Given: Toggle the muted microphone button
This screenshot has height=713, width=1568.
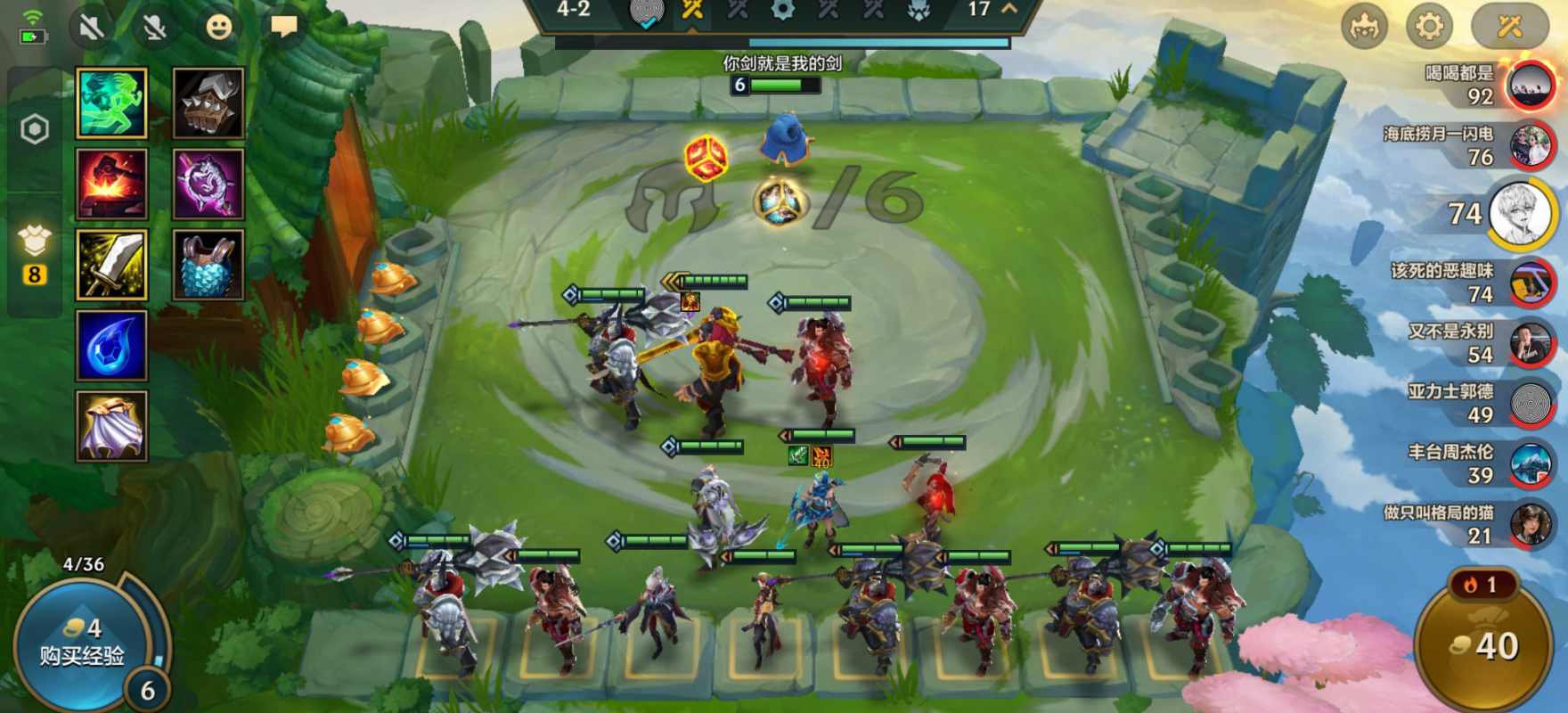Looking at the screenshot, I should click(155, 27).
